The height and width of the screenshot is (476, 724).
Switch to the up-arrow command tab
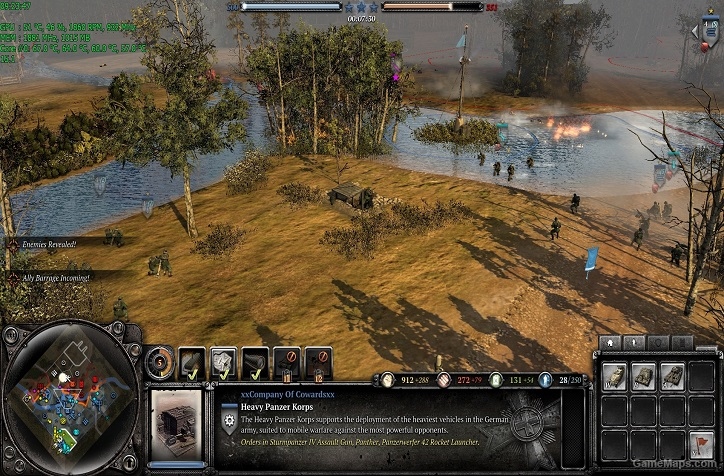635,343
